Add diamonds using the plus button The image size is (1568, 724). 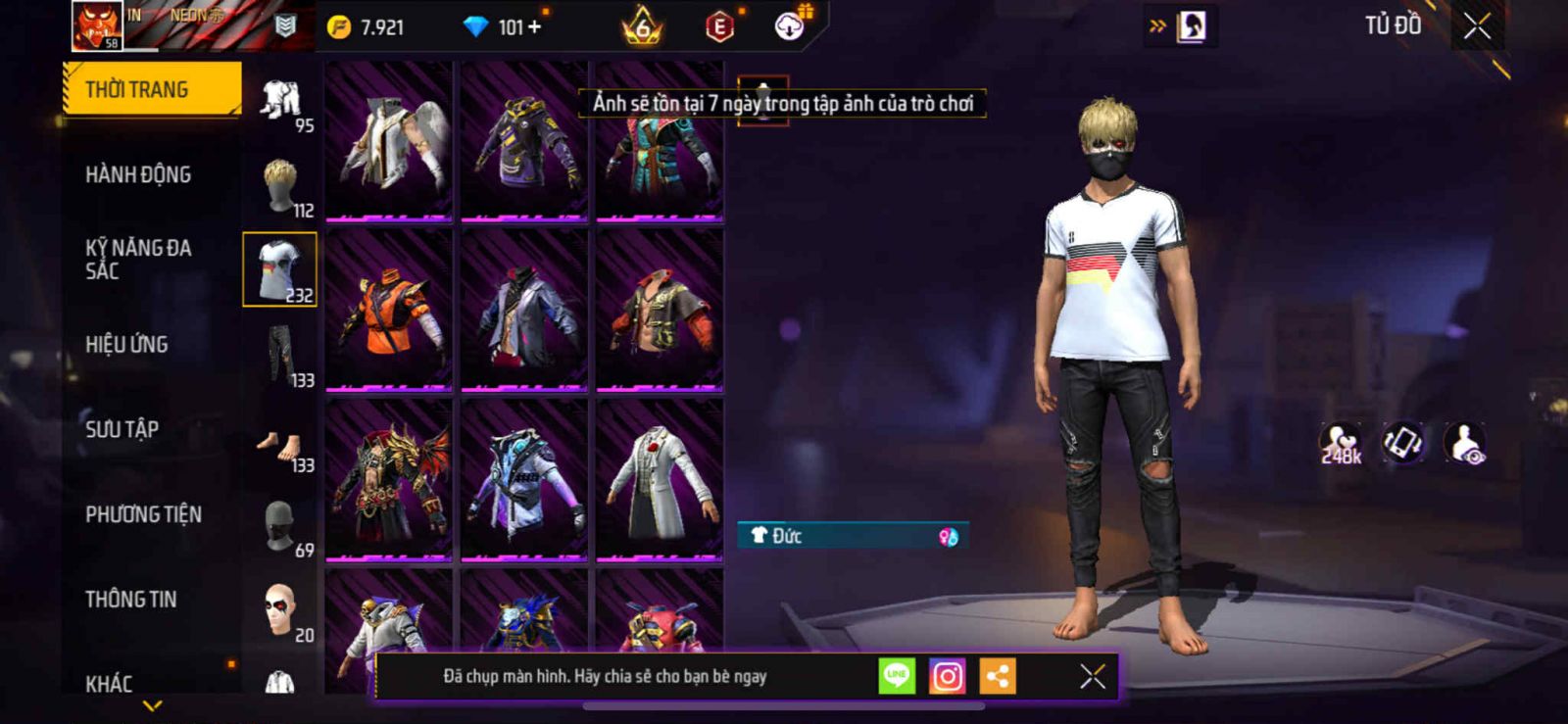click(x=534, y=27)
